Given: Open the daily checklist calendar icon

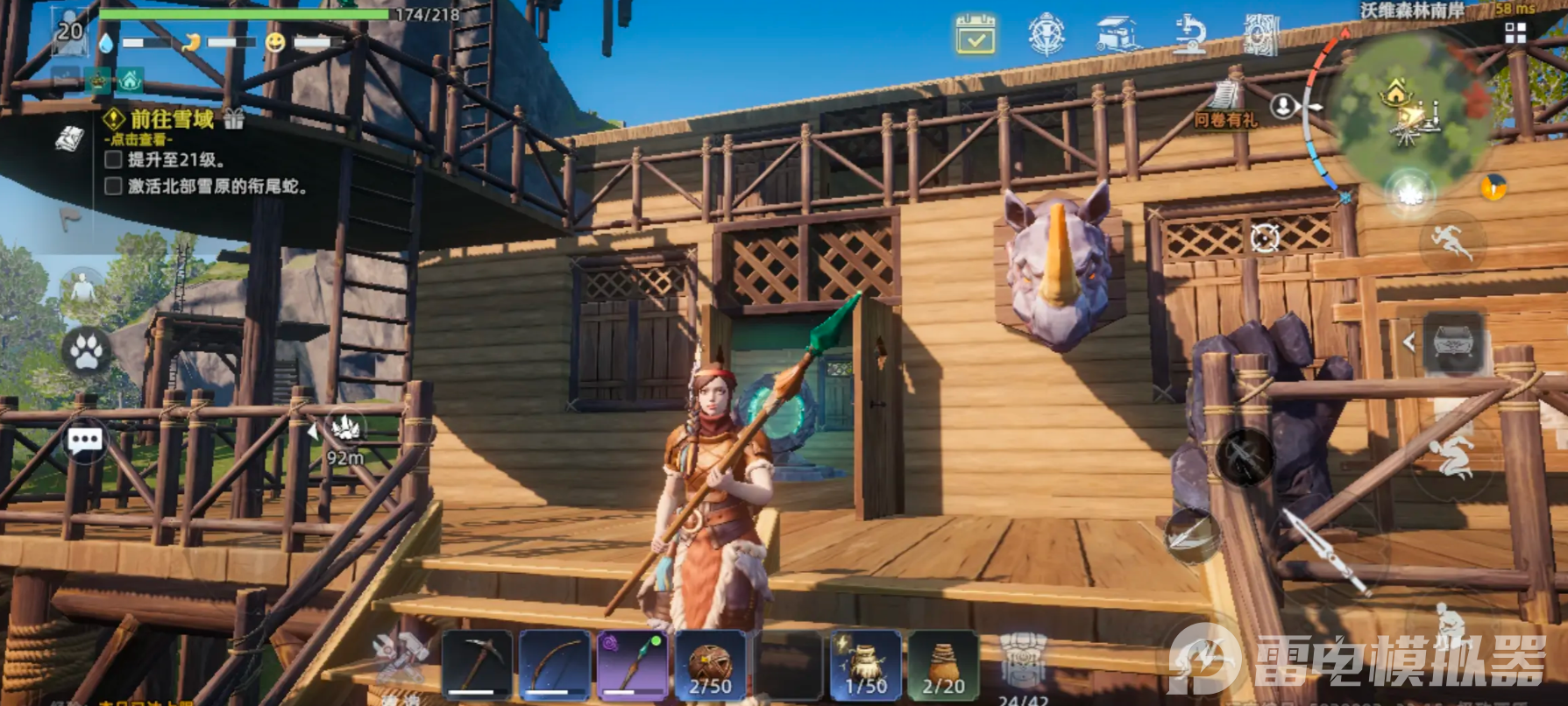Looking at the screenshot, I should 976,35.
